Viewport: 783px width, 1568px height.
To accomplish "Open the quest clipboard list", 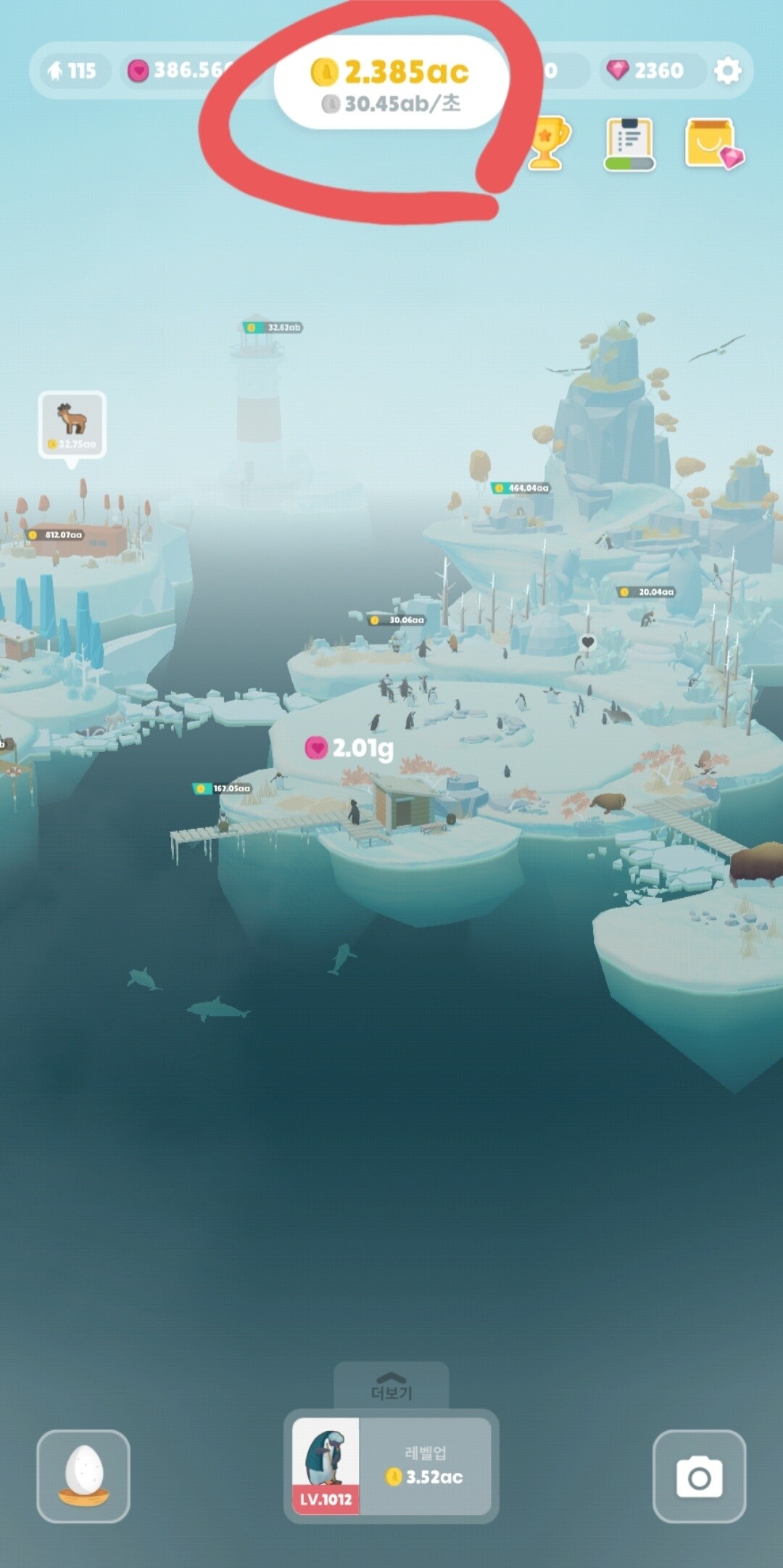I will coord(629,144).
